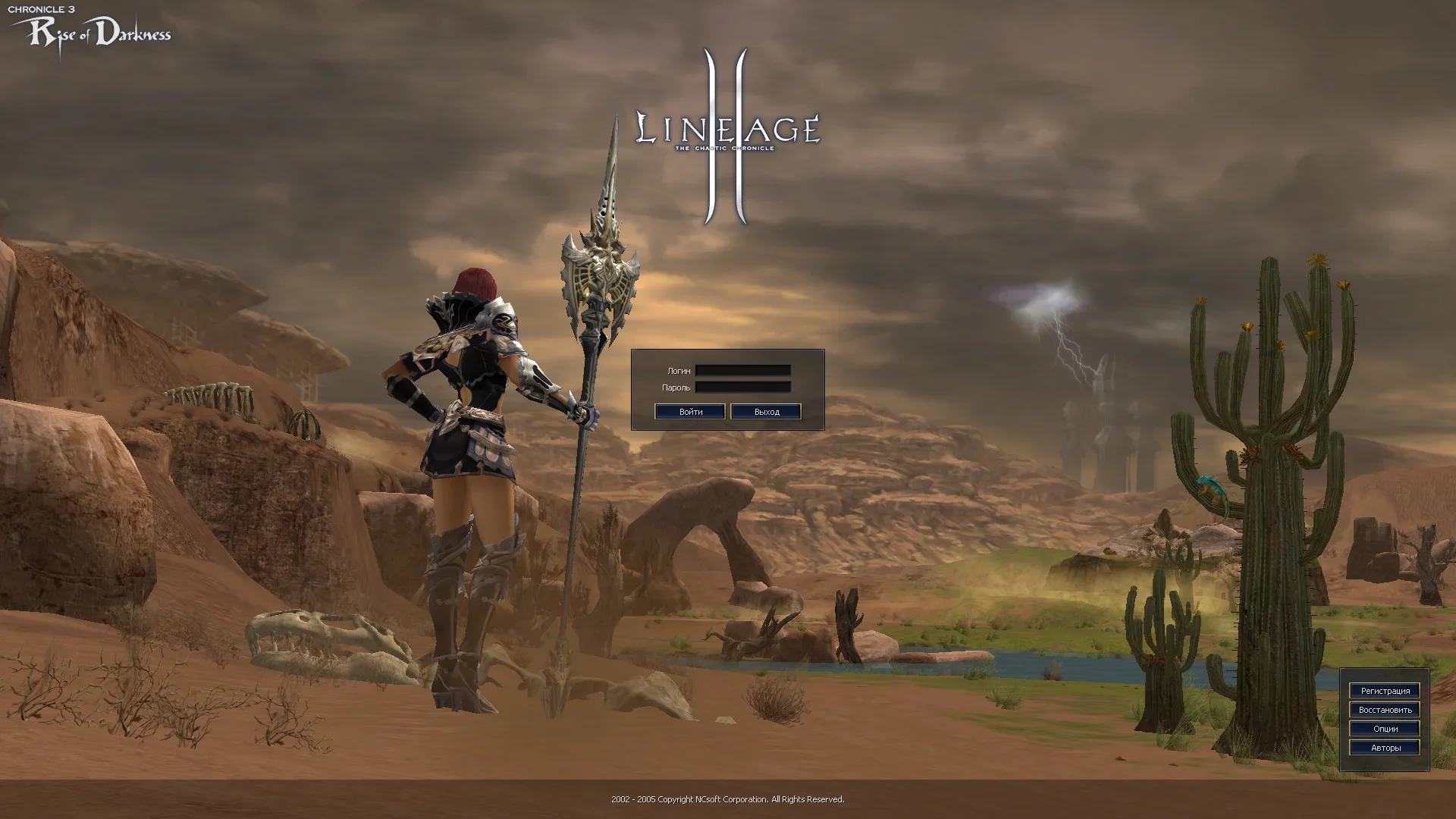Choose Восстановить to recover account
Viewport: 1456px width, 819px height.
1385,710
